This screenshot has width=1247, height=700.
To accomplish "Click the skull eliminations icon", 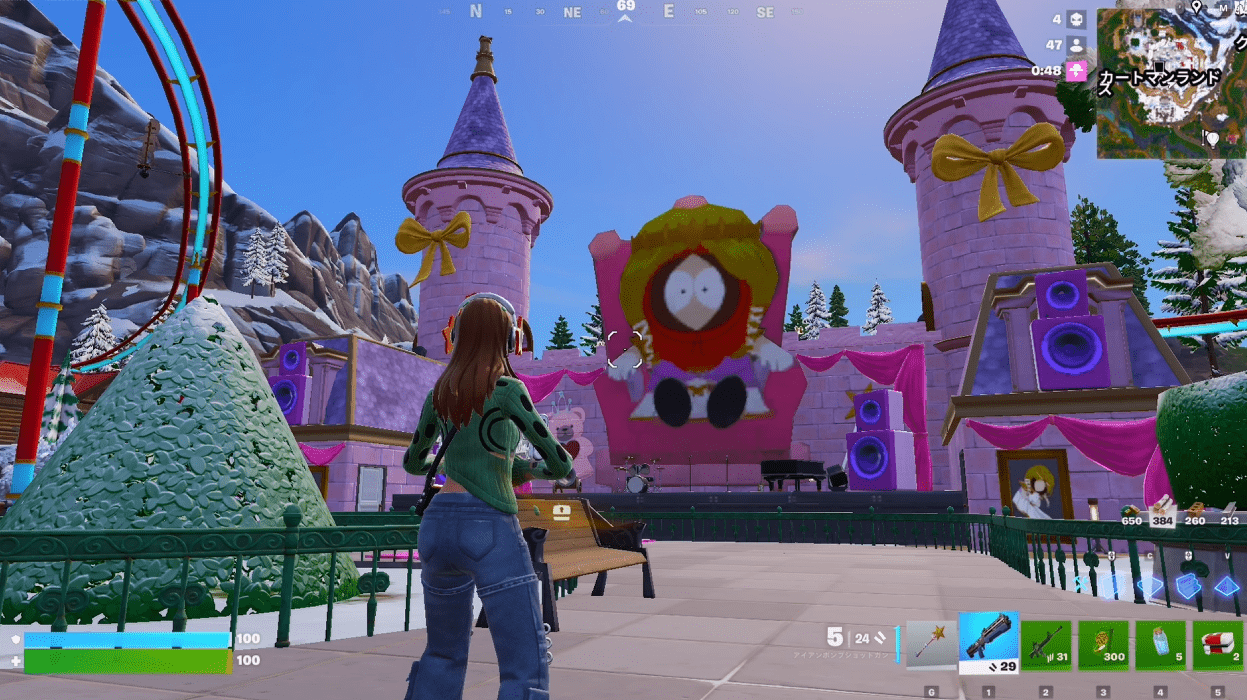I will (x=1076, y=20).
